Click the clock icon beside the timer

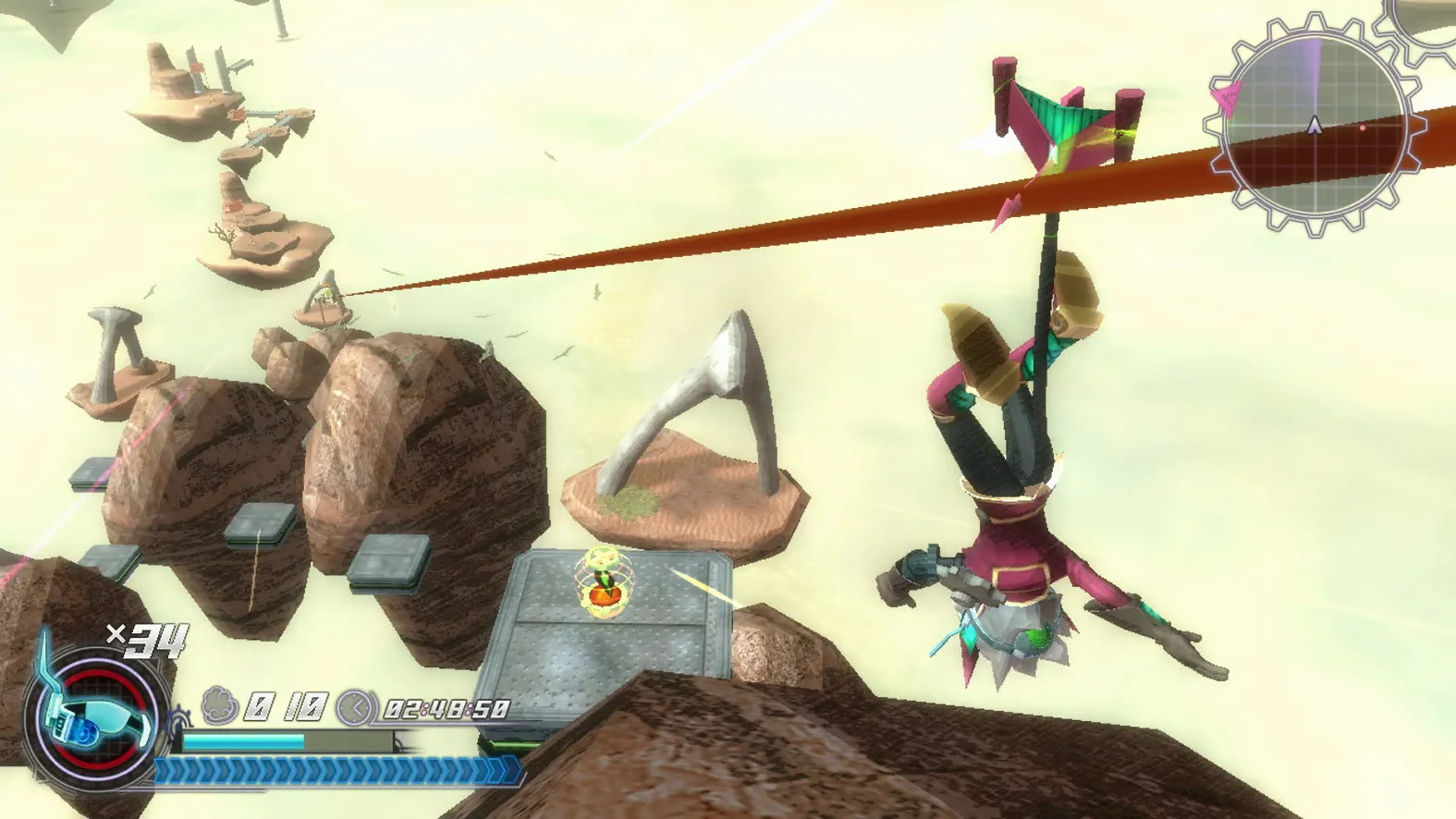coord(354,708)
